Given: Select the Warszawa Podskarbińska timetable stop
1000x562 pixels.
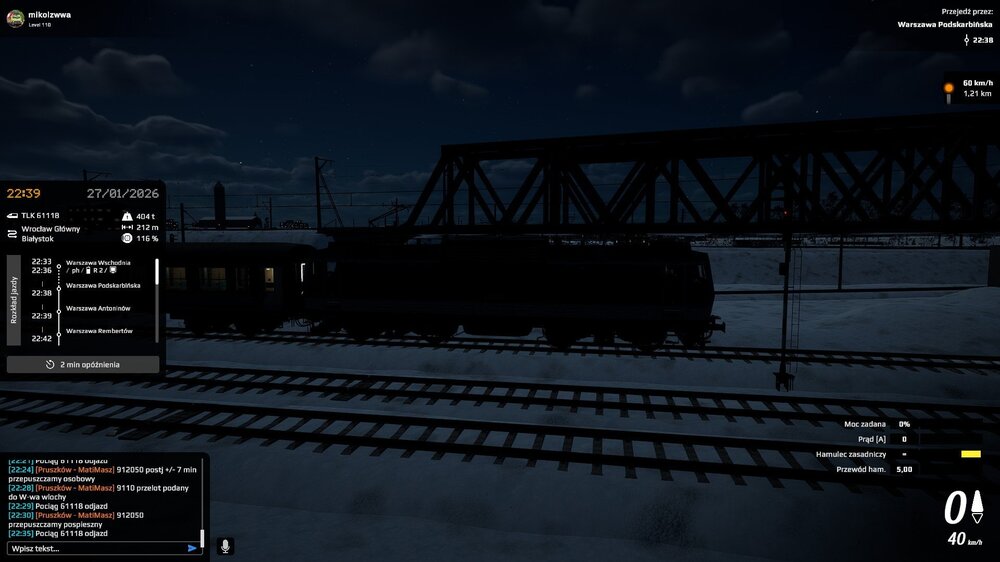Looking at the screenshot, I should [103, 285].
